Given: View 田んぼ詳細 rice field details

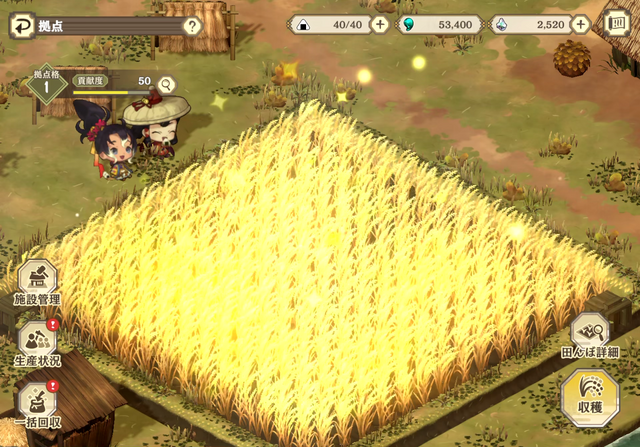Looking at the screenshot, I should pos(589,336).
